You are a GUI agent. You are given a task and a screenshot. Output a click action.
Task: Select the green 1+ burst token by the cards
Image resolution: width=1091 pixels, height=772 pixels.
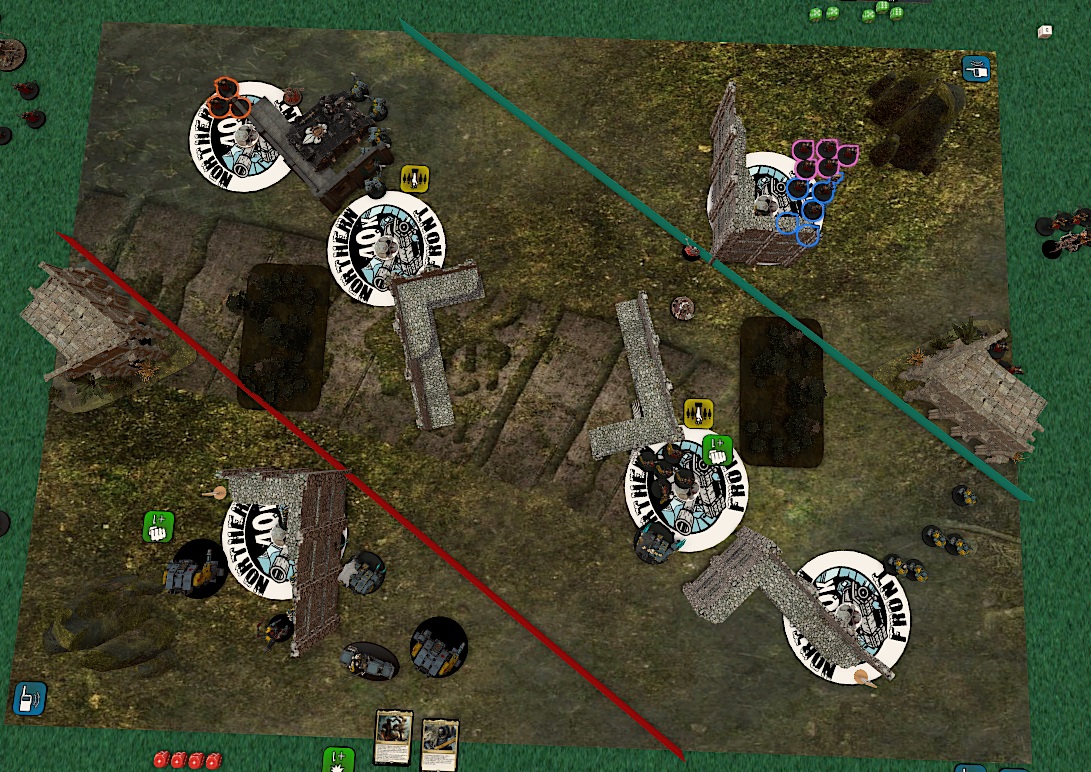[x=338, y=759]
